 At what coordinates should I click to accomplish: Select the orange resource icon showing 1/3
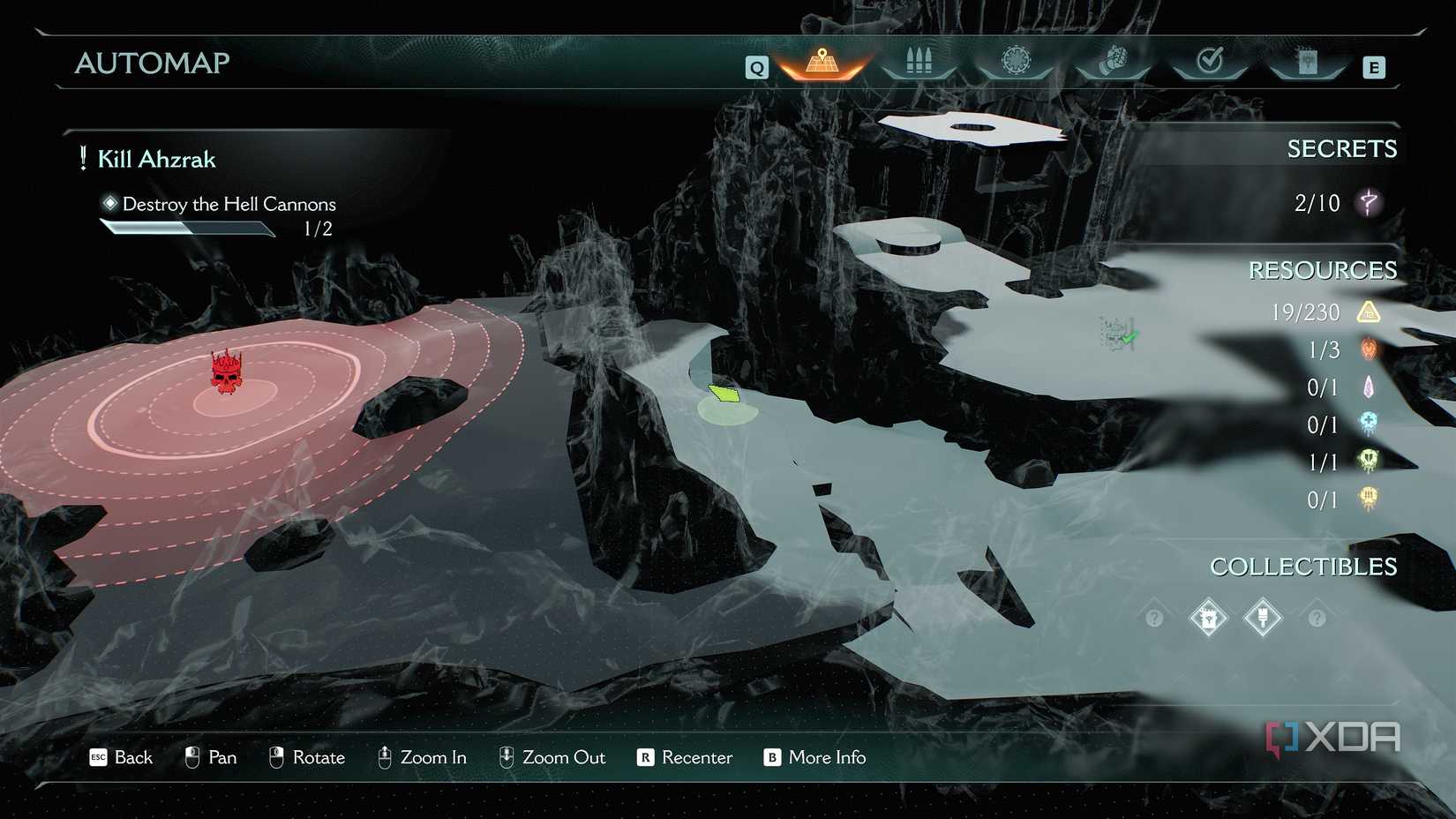point(1370,349)
